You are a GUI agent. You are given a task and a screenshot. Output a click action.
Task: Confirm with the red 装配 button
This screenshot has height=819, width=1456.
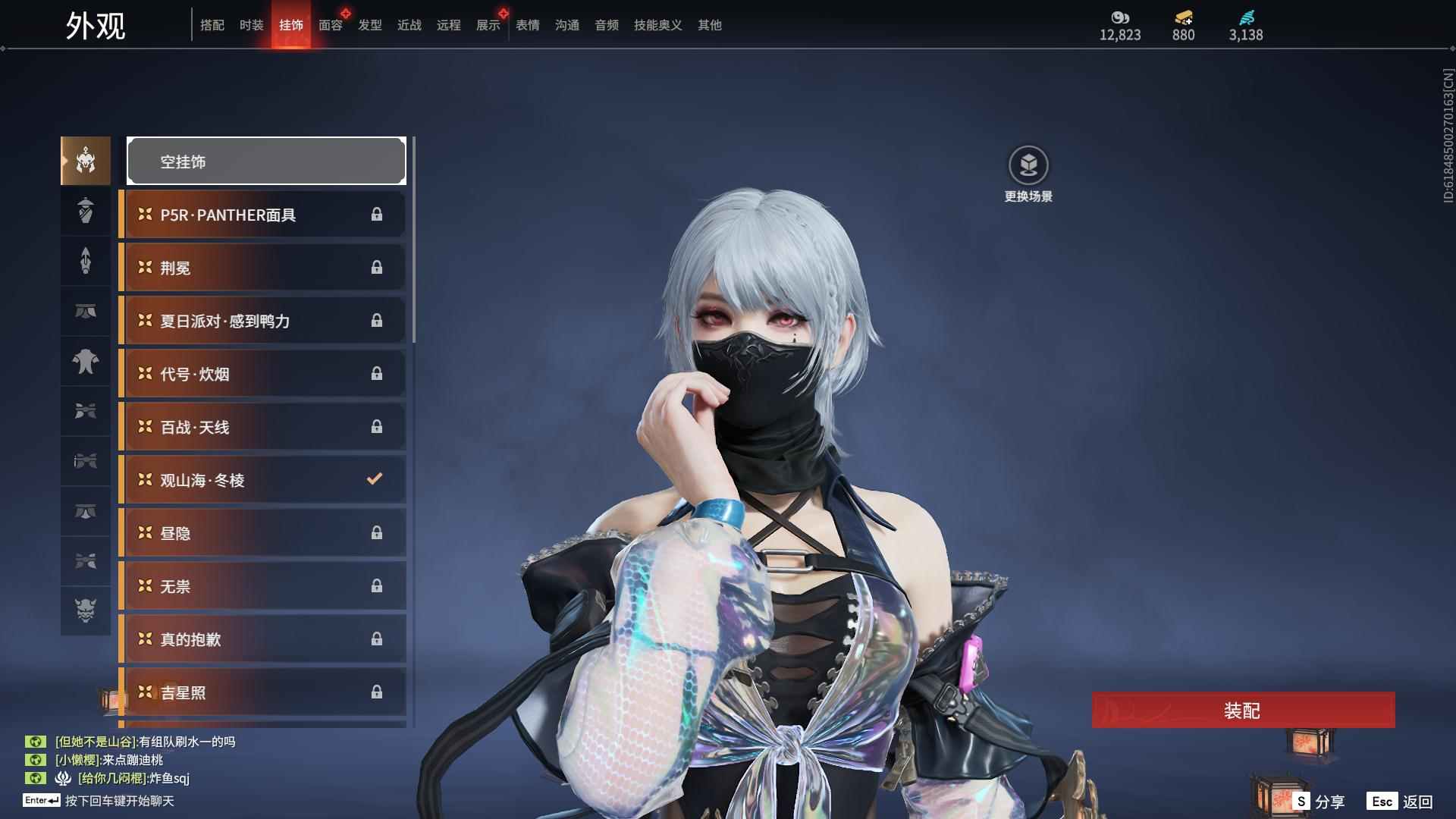pyautogui.click(x=1243, y=710)
